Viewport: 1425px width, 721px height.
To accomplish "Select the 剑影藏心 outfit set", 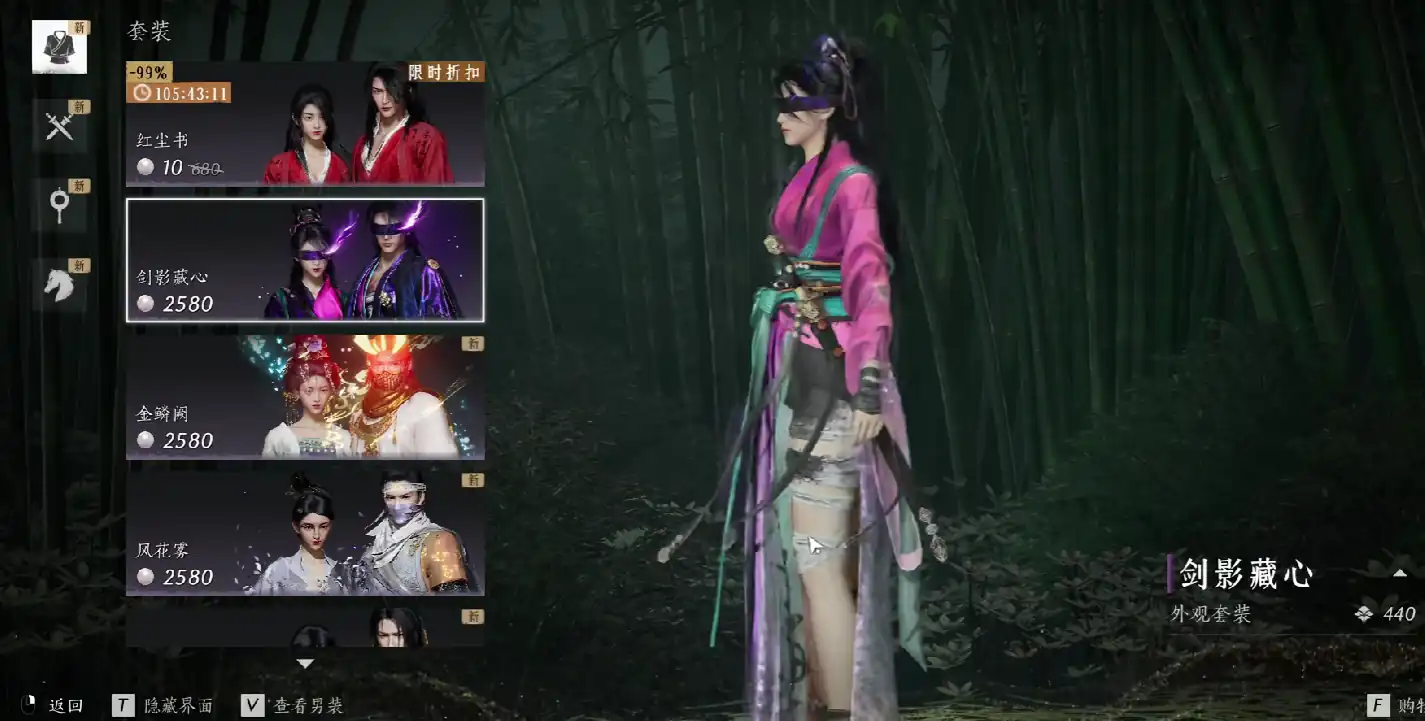I will click(x=305, y=260).
